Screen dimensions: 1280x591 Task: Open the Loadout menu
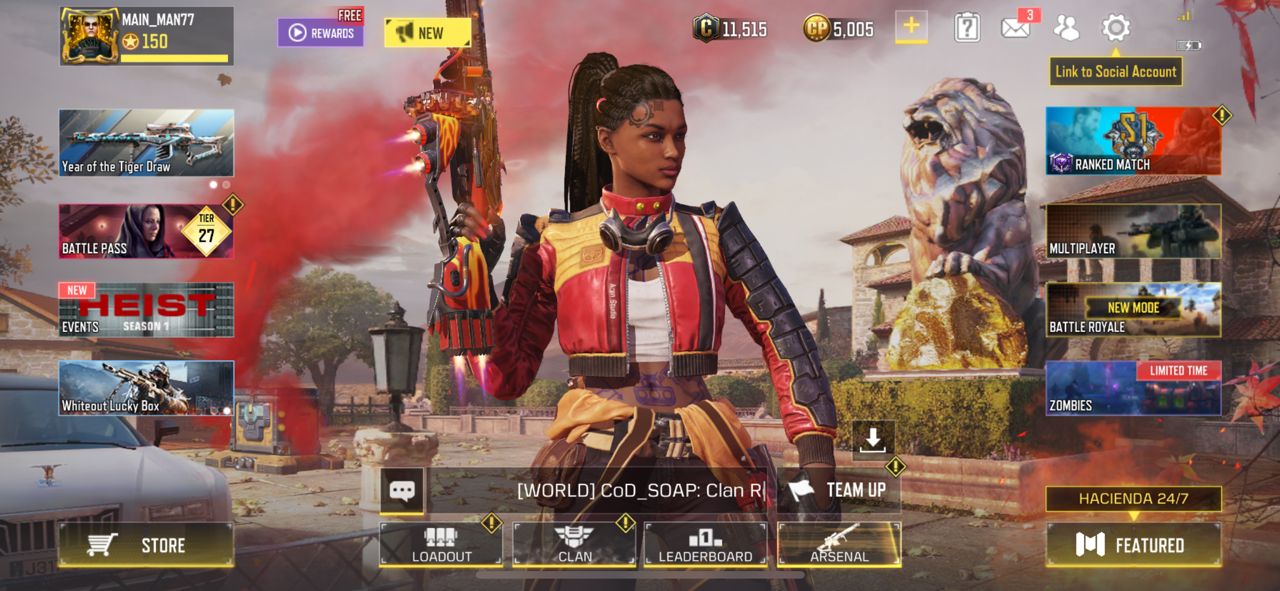click(x=441, y=545)
